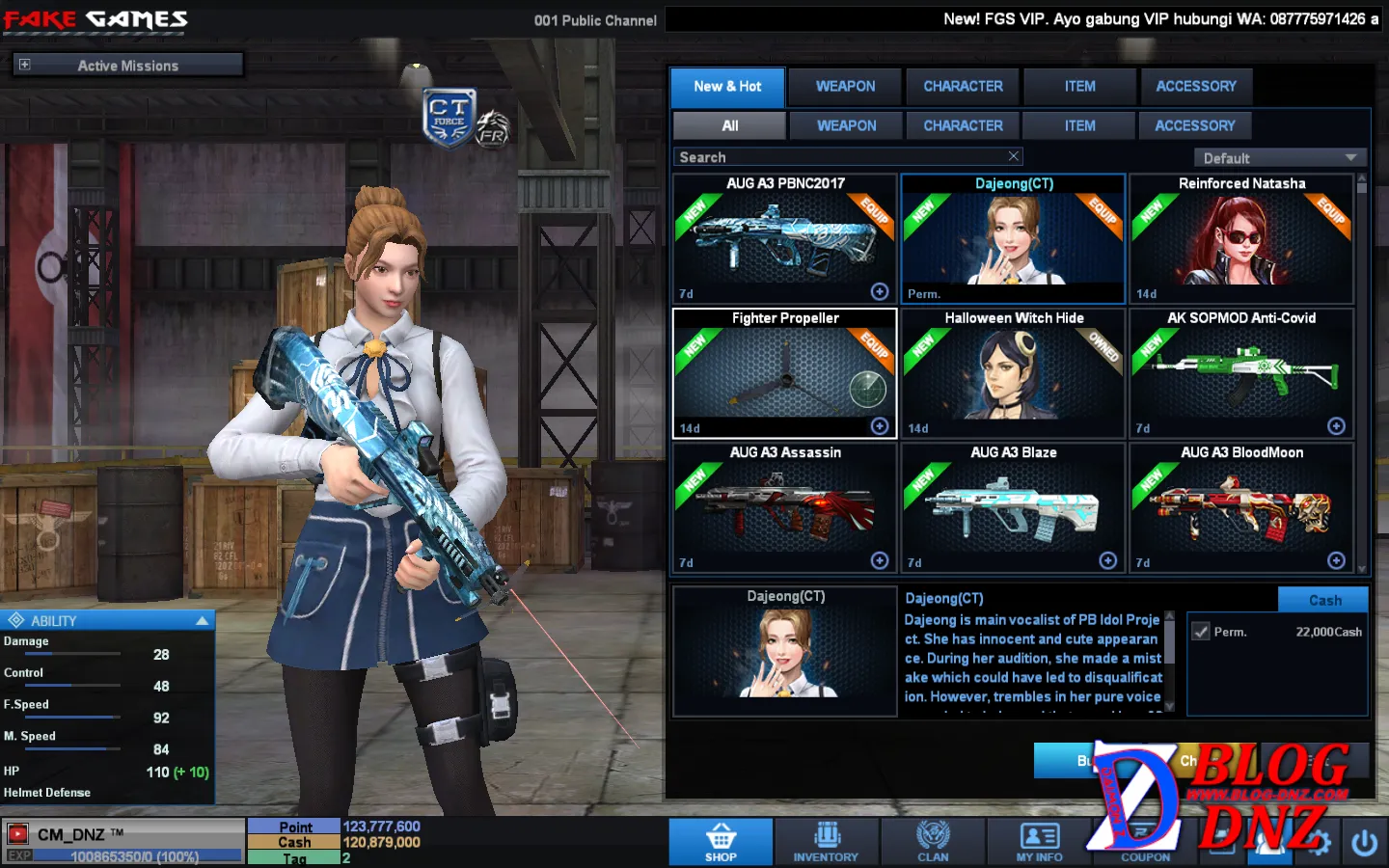Expand the Active Missions panel
Screen dimensions: 1389x868
tap(25, 65)
